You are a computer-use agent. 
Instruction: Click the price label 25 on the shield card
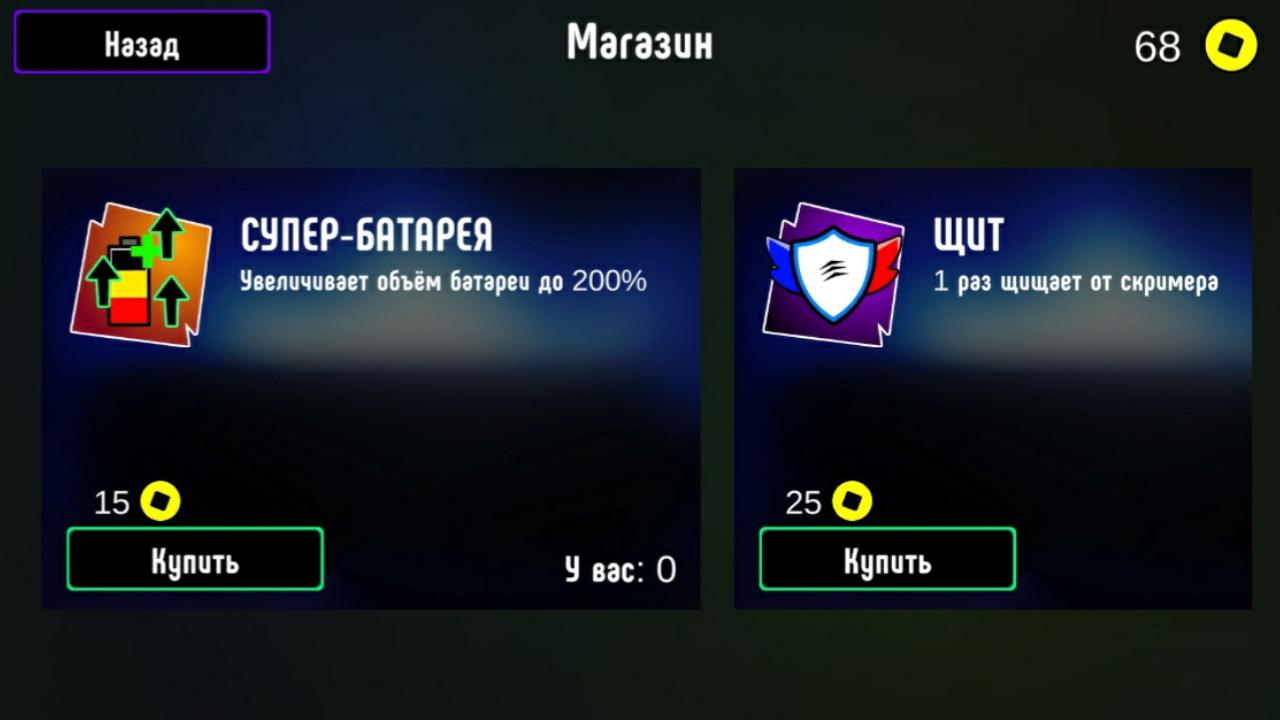click(803, 503)
